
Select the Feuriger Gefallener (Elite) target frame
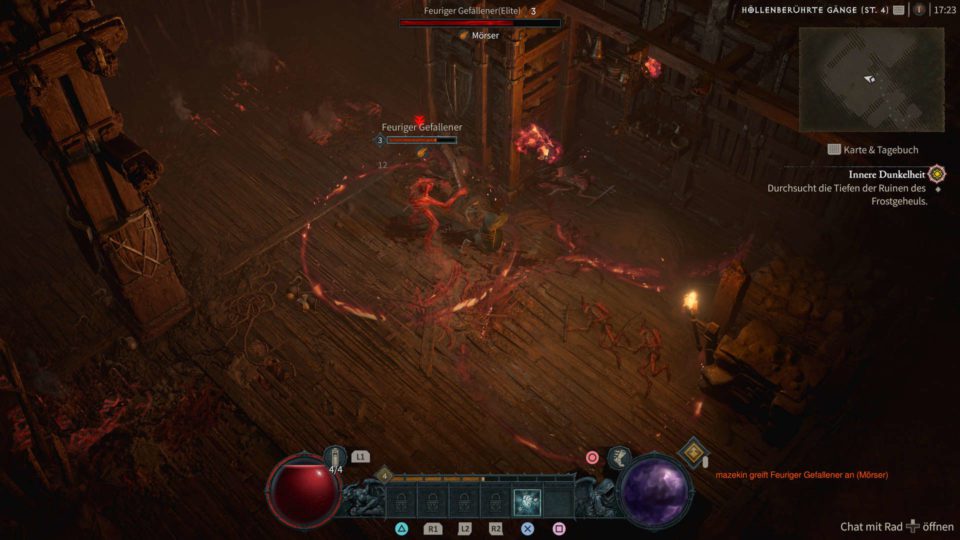(479, 17)
